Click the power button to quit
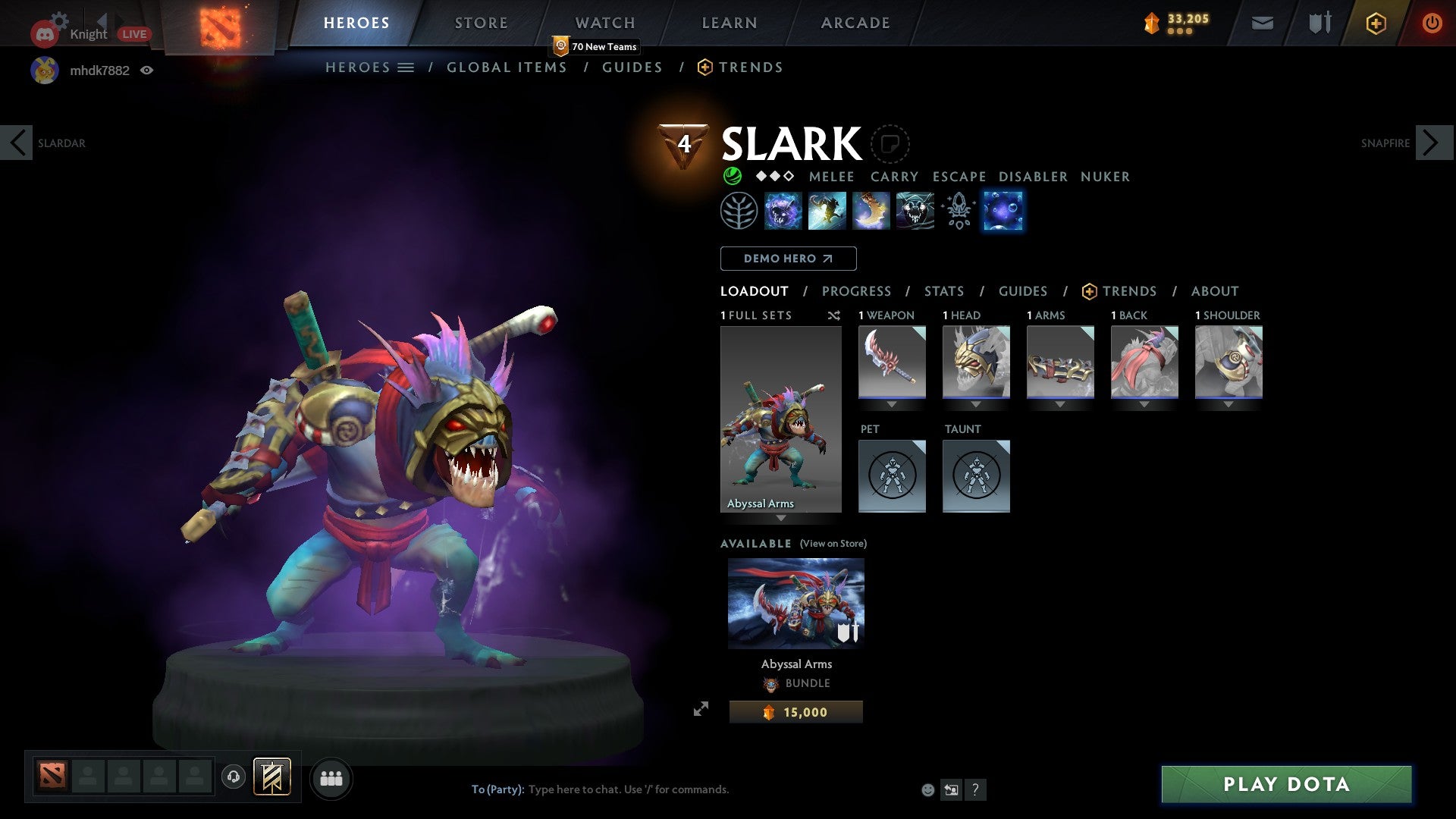This screenshot has width=1456, height=819. [x=1432, y=23]
